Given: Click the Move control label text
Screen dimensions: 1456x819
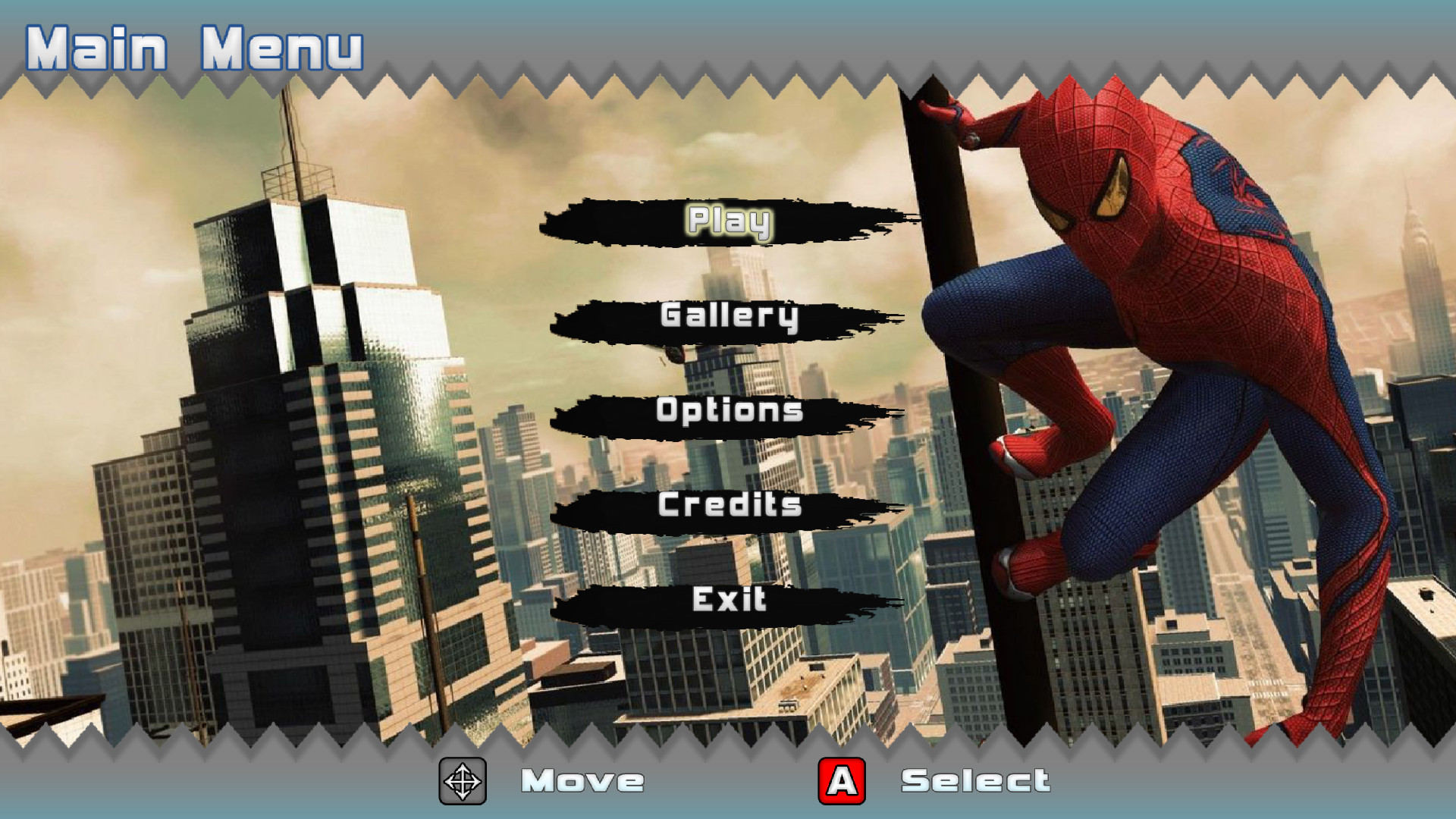Looking at the screenshot, I should (584, 780).
